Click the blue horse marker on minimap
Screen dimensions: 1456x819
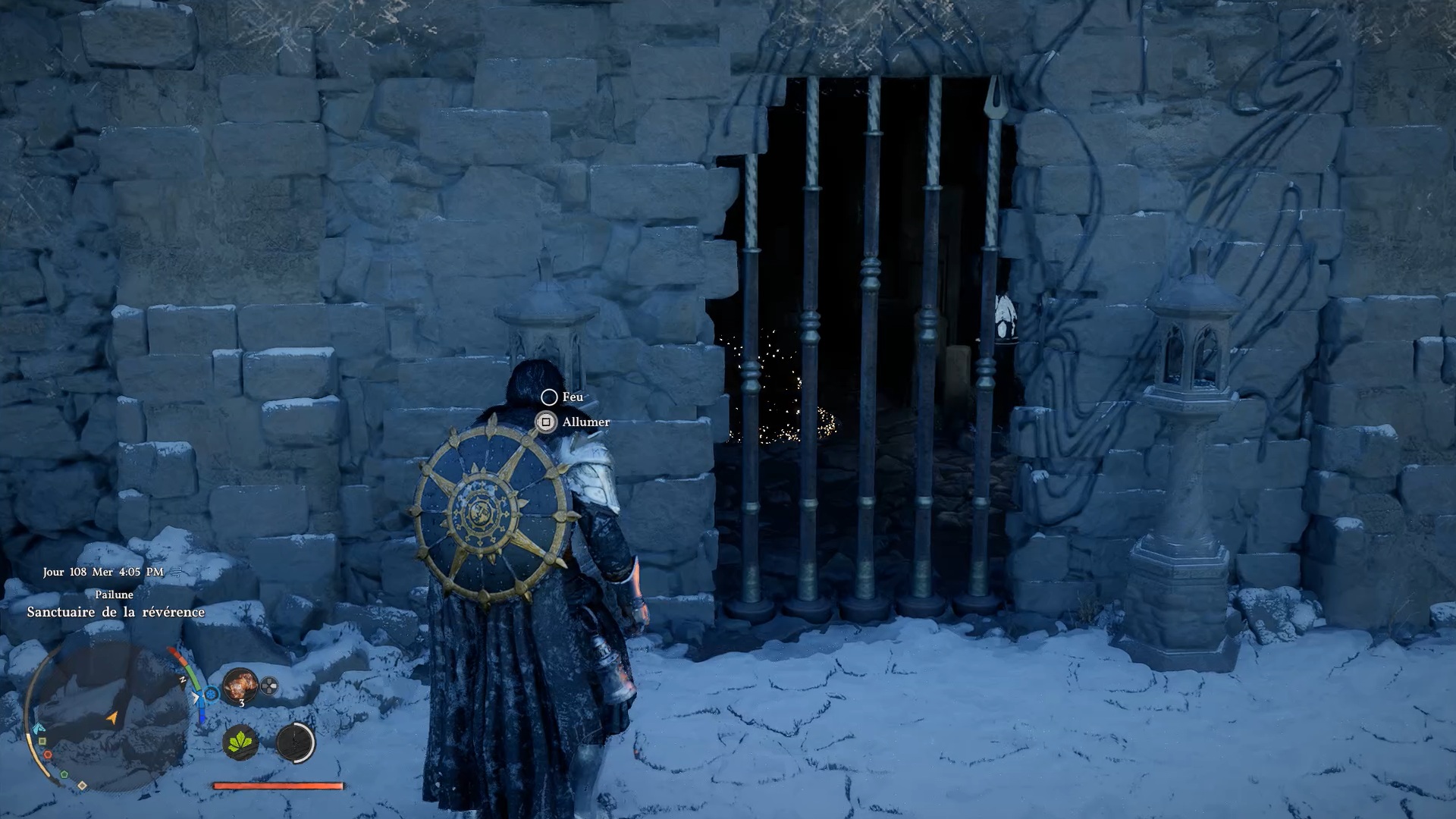[x=38, y=728]
